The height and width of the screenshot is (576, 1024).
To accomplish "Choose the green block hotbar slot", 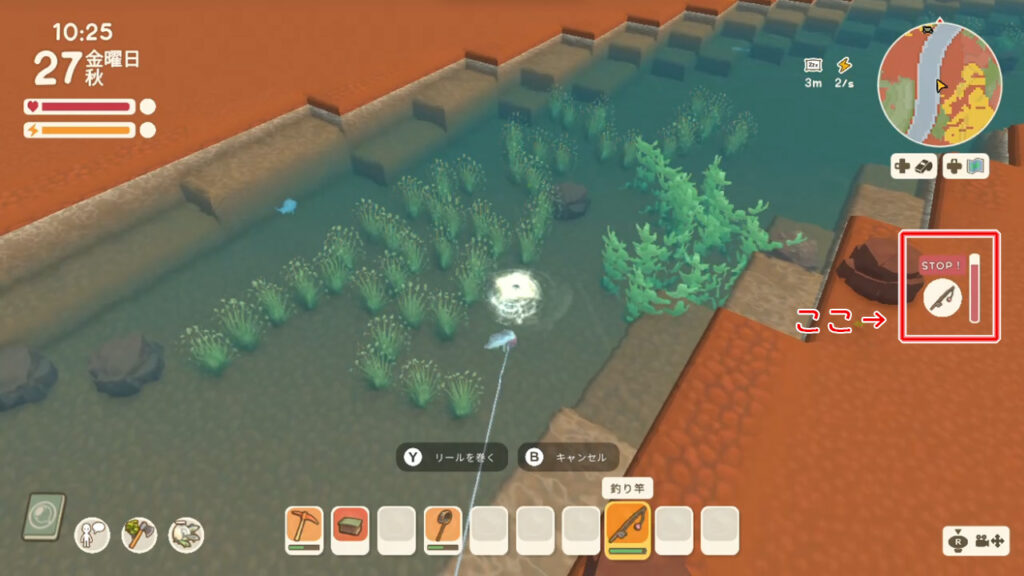I will click(x=350, y=529).
